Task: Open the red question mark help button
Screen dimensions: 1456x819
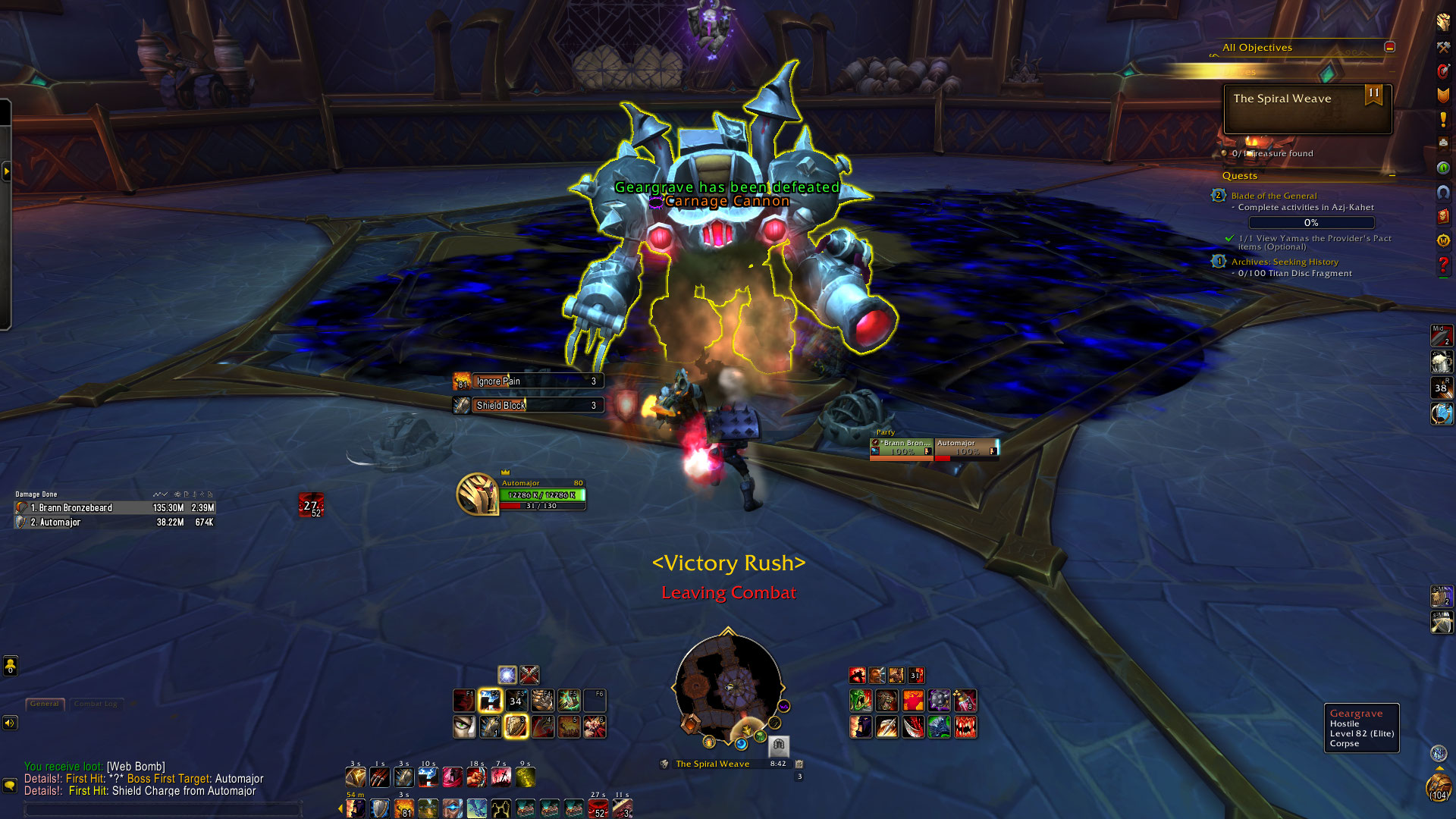Action: point(1443,265)
